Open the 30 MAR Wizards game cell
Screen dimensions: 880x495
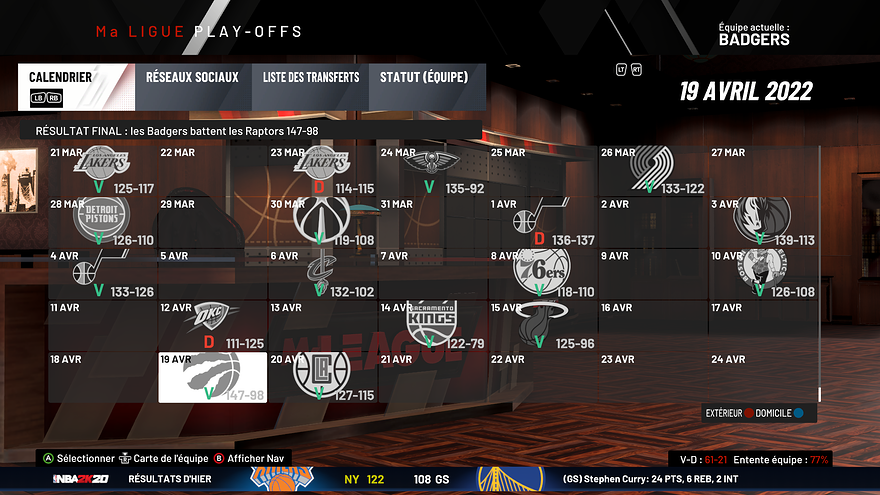pyautogui.click(x=323, y=222)
